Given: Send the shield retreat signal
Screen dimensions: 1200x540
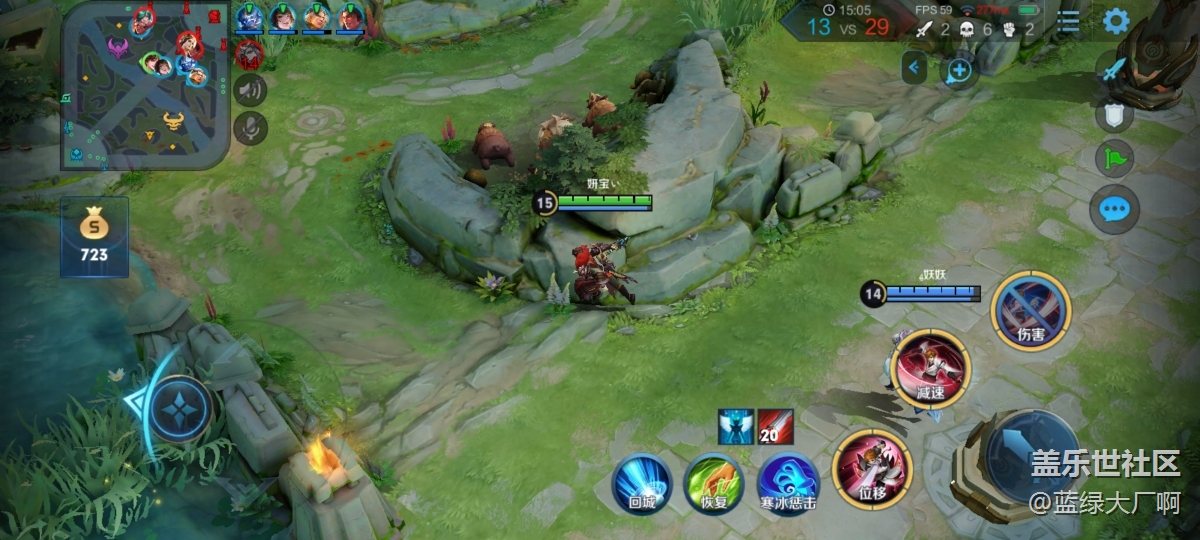Looking at the screenshot, I should click(1114, 114).
